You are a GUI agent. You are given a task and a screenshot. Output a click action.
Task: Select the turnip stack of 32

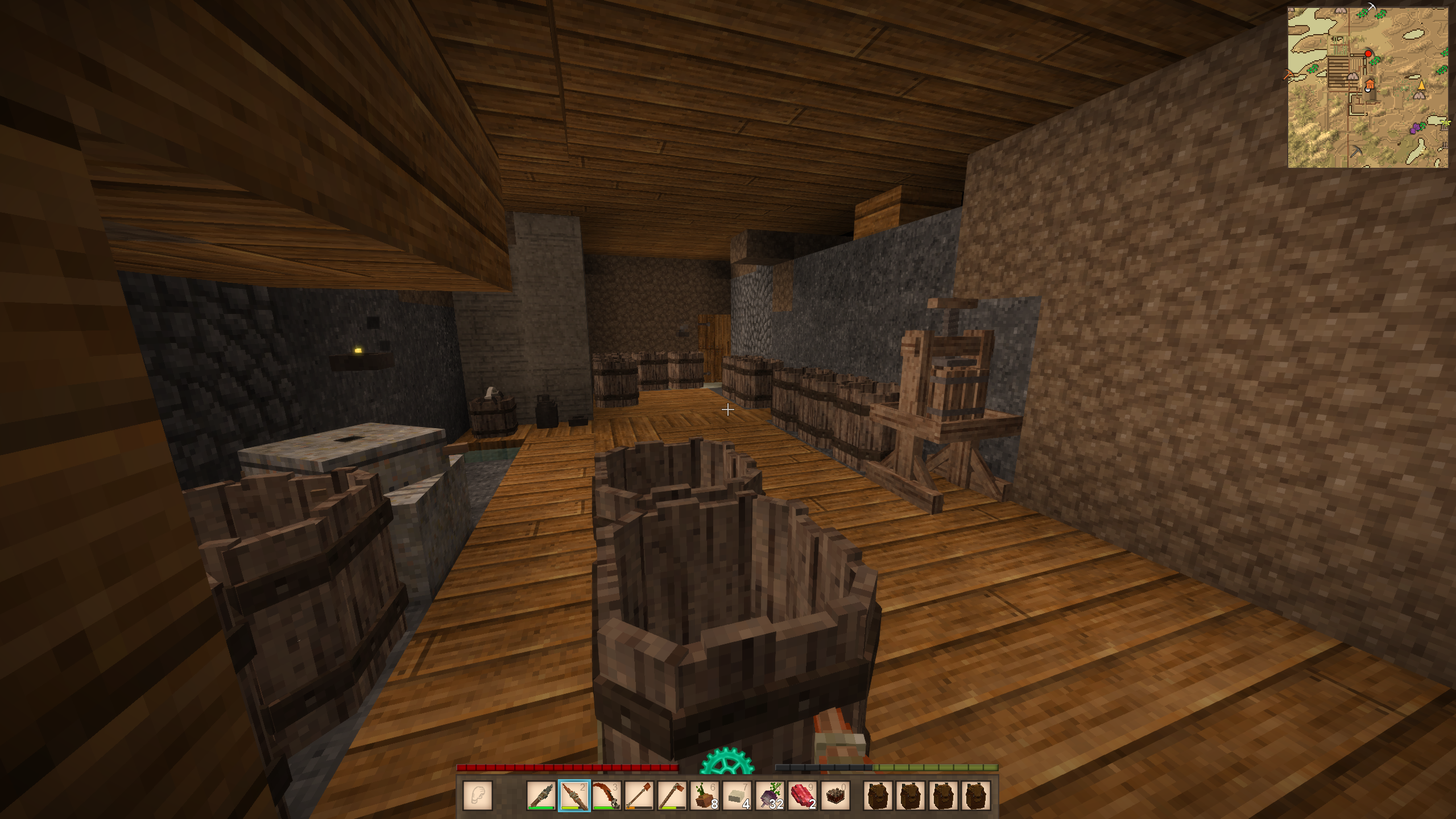pyautogui.click(x=770, y=795)
